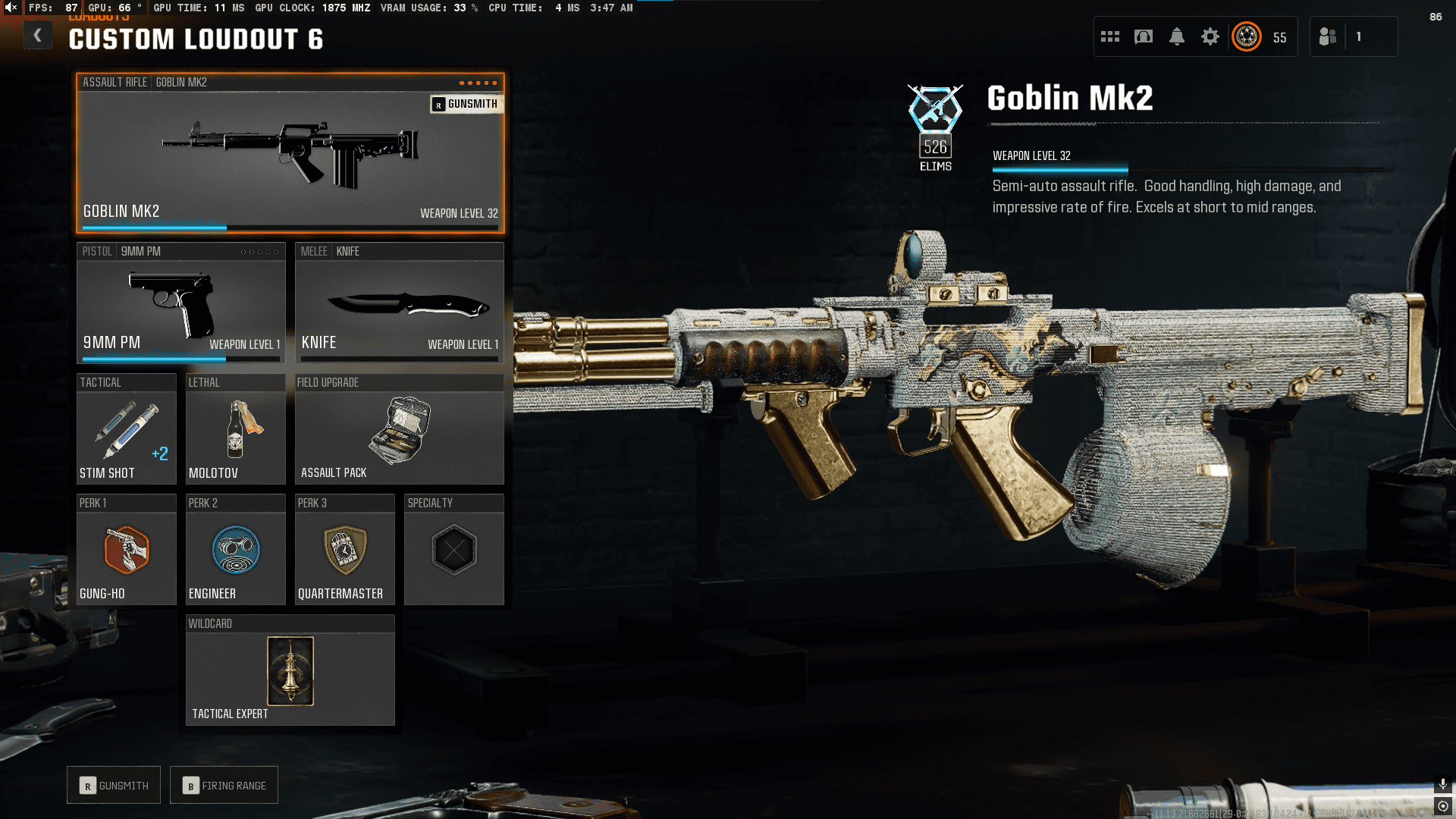This screenshot has width=1456, height=819.
Task: Choose the Knife melee slot
Action: click(x=399, y=303)
